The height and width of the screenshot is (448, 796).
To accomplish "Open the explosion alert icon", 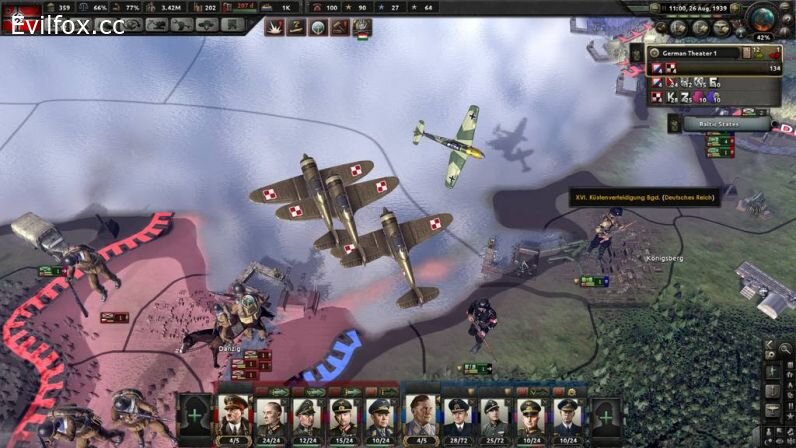I will 275,28.
